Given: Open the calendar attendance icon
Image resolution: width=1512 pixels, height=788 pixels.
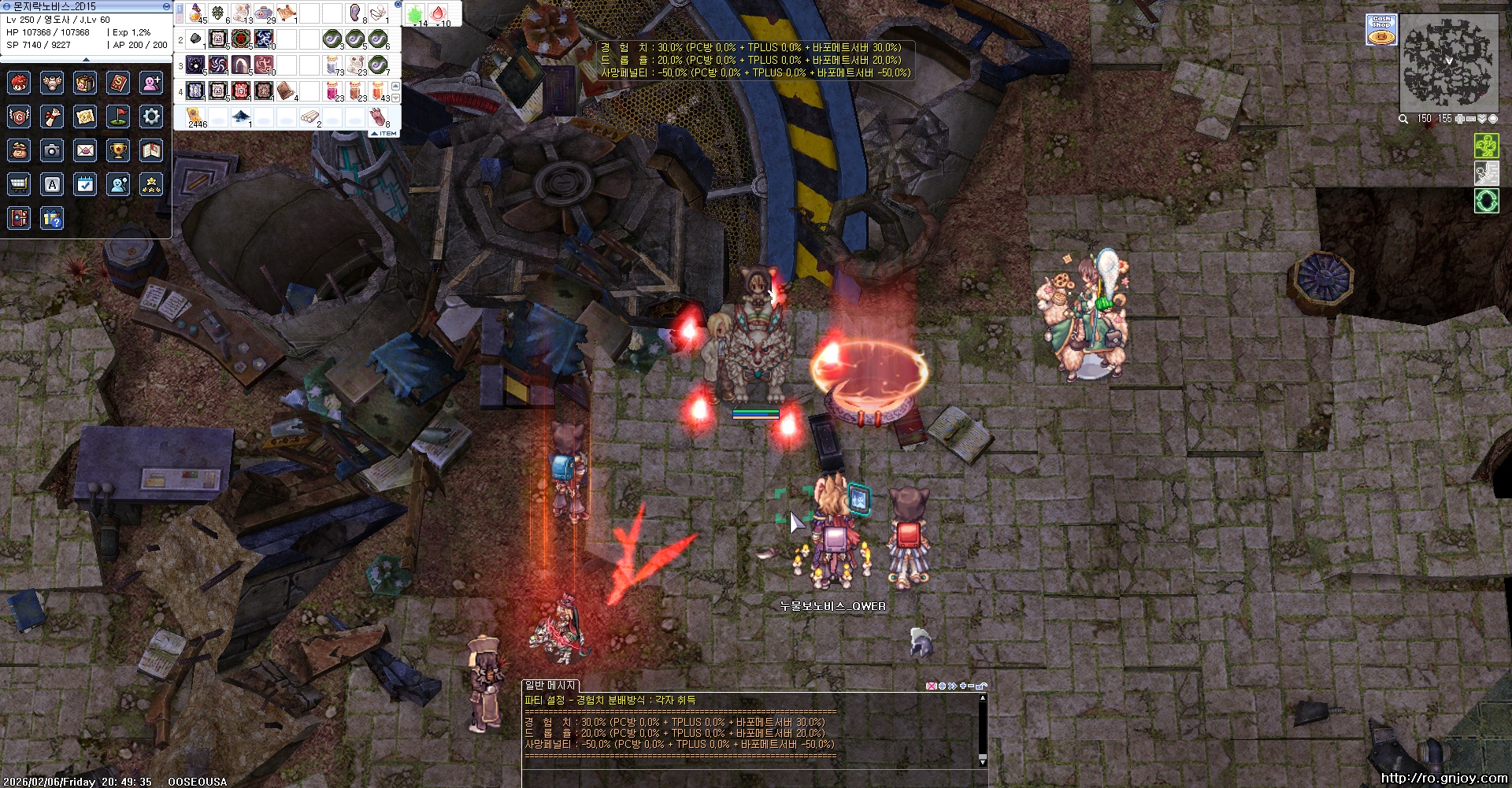Looking at the screenshot, I should pos(85,184).
